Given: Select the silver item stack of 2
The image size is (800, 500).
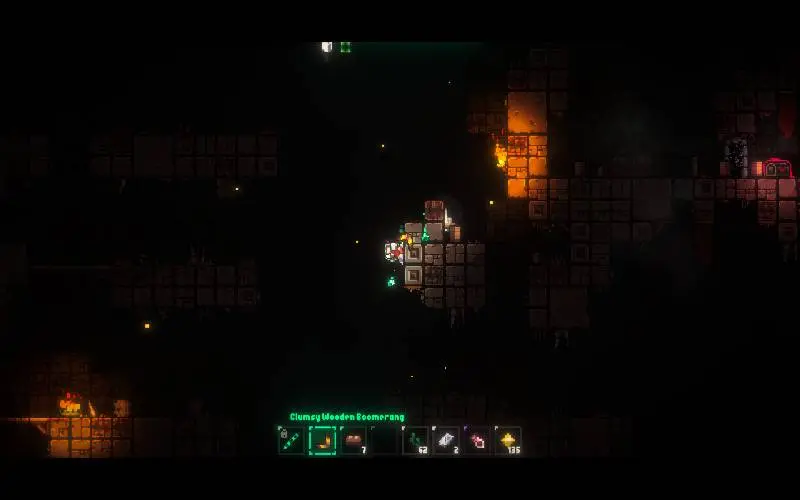Looking at the screenshot, I should click(x=446, y=440).
